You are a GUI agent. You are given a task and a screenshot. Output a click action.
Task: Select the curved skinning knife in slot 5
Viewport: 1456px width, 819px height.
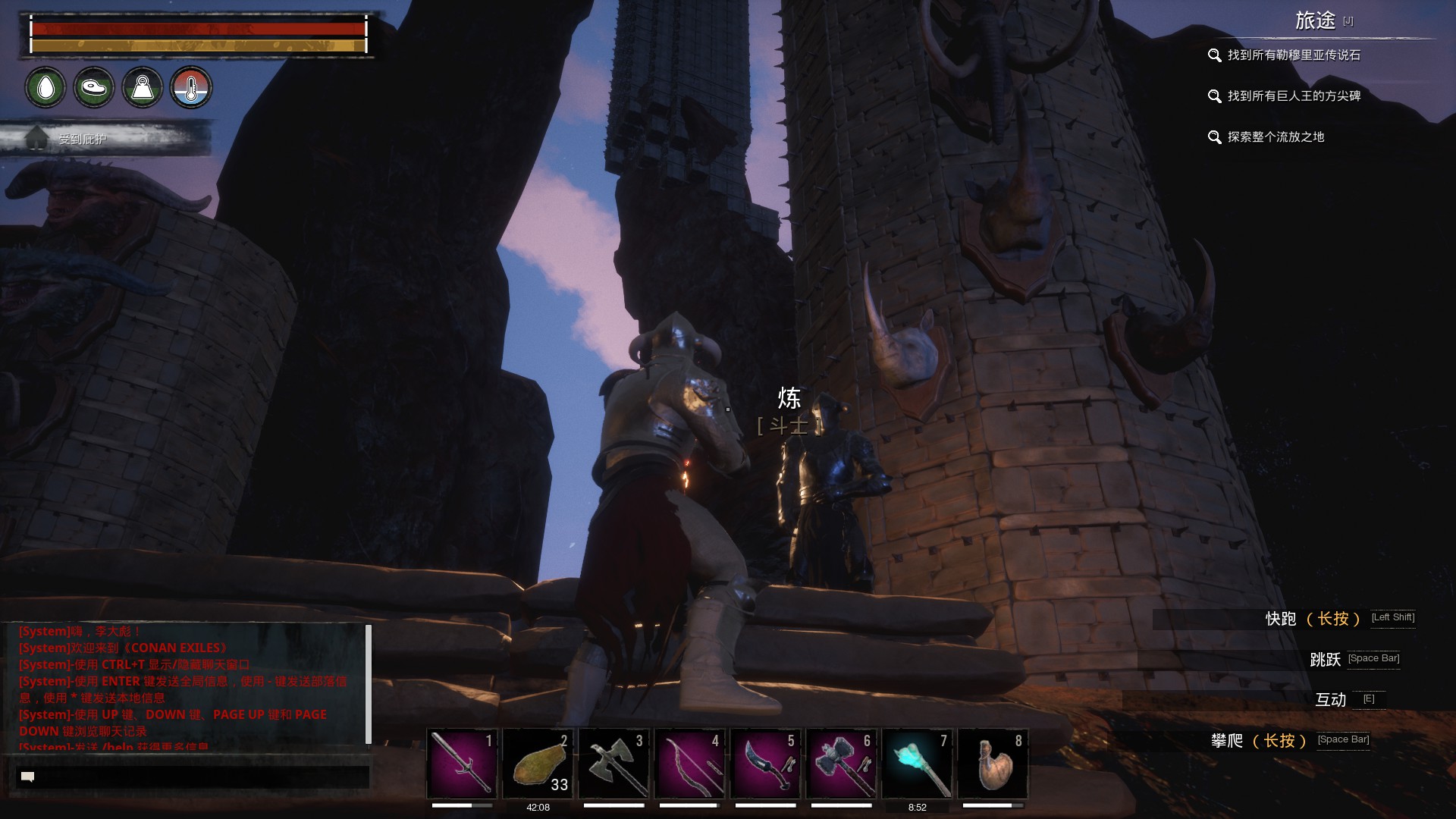click(766, 764)
